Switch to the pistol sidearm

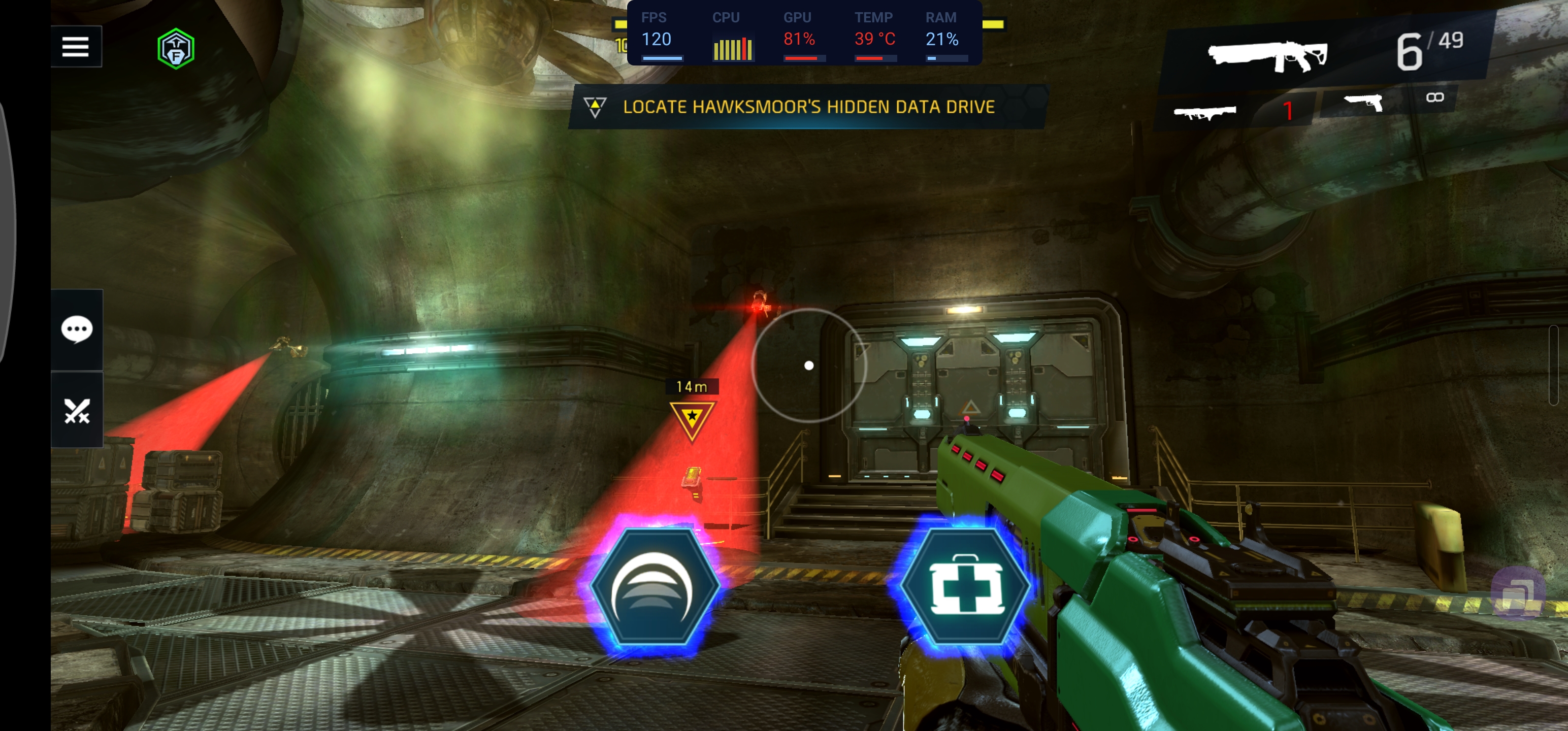click(x=1364, y=104)
